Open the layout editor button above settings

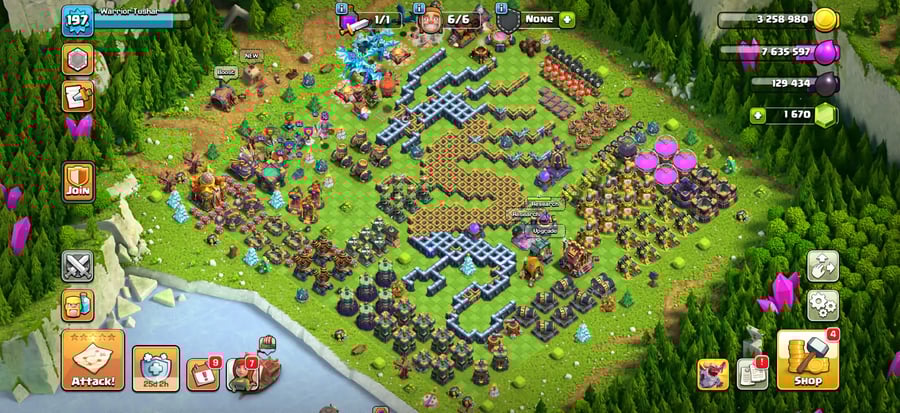point(823,265)
